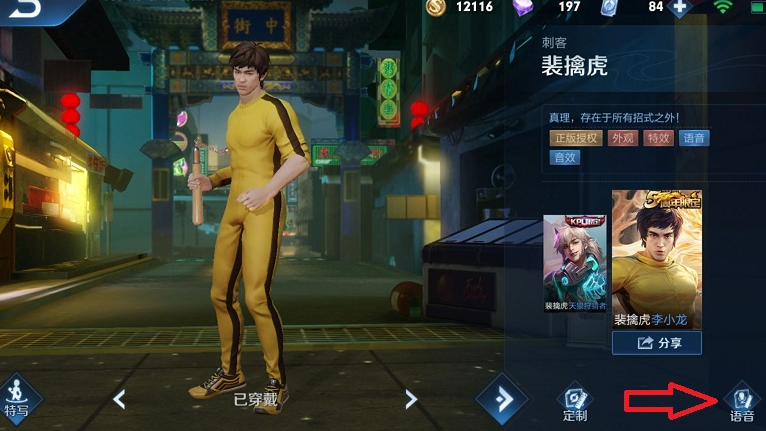The height and width of the screenshot is (431, 766).
Task: Open the 语音 voice lines panel
Action: [x=741, y=402]
